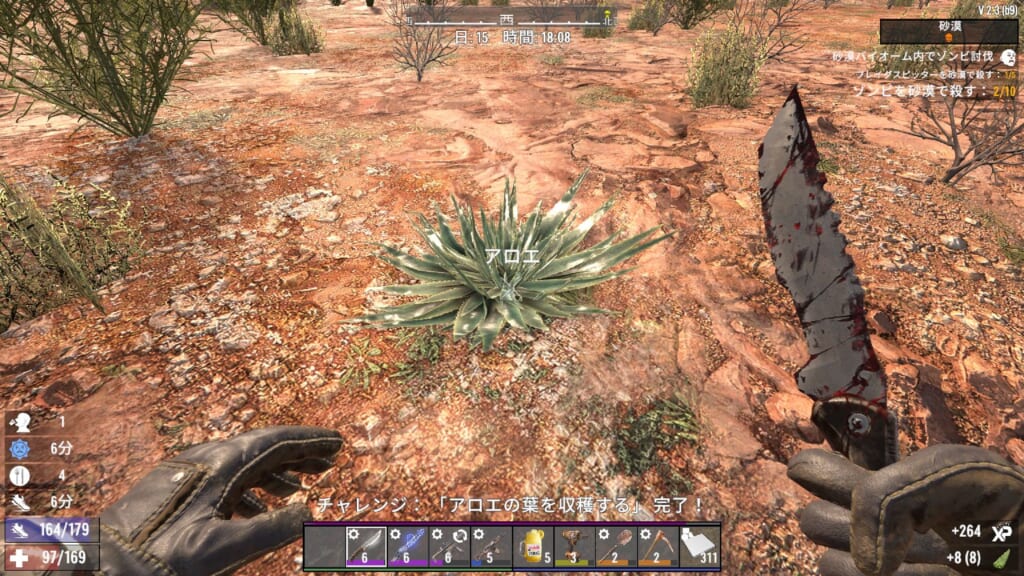Select the glowing blue weapon hotbar slot
This screenshot has height=576, width=1024.
[x=408, y=547]
